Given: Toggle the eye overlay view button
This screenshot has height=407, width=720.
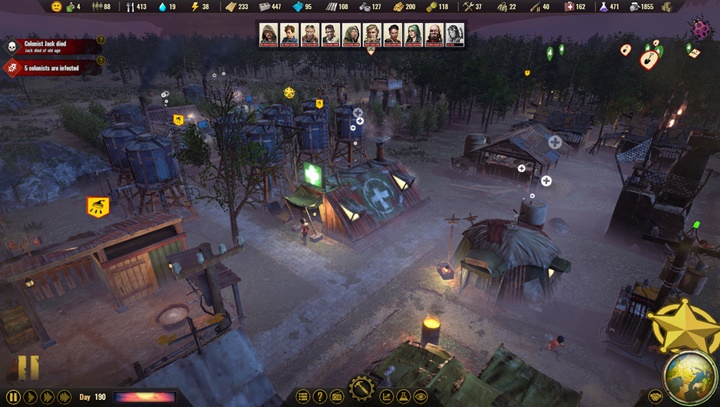Looking at the screenshot, I should [420, 397].
